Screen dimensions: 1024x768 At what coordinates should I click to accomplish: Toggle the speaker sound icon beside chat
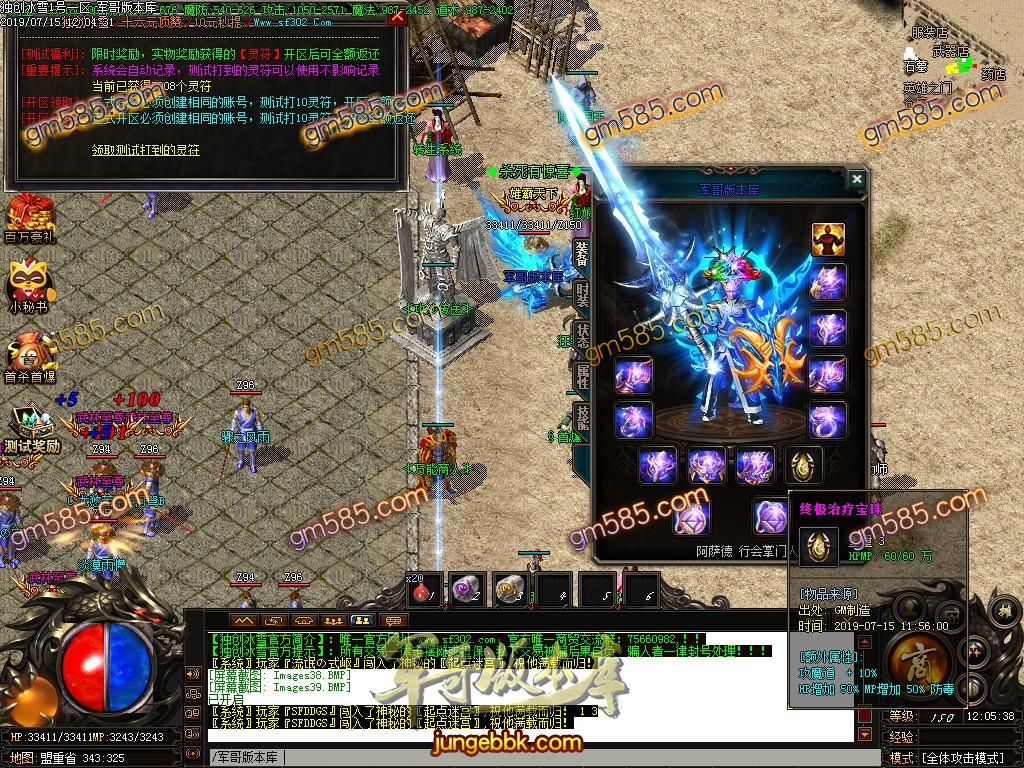pos(192,672)
